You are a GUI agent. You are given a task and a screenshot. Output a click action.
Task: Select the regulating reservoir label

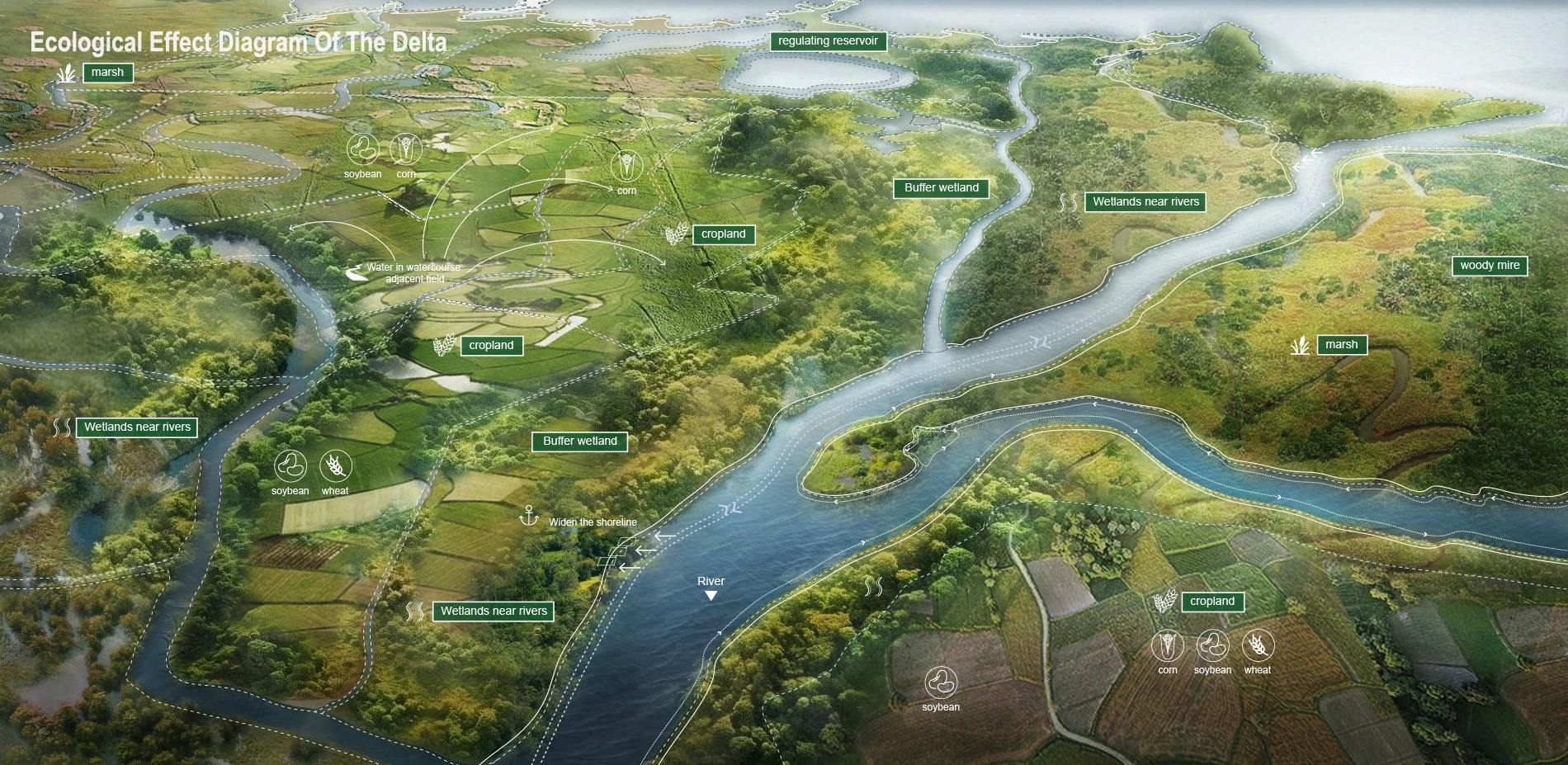(x=828, y=41)
